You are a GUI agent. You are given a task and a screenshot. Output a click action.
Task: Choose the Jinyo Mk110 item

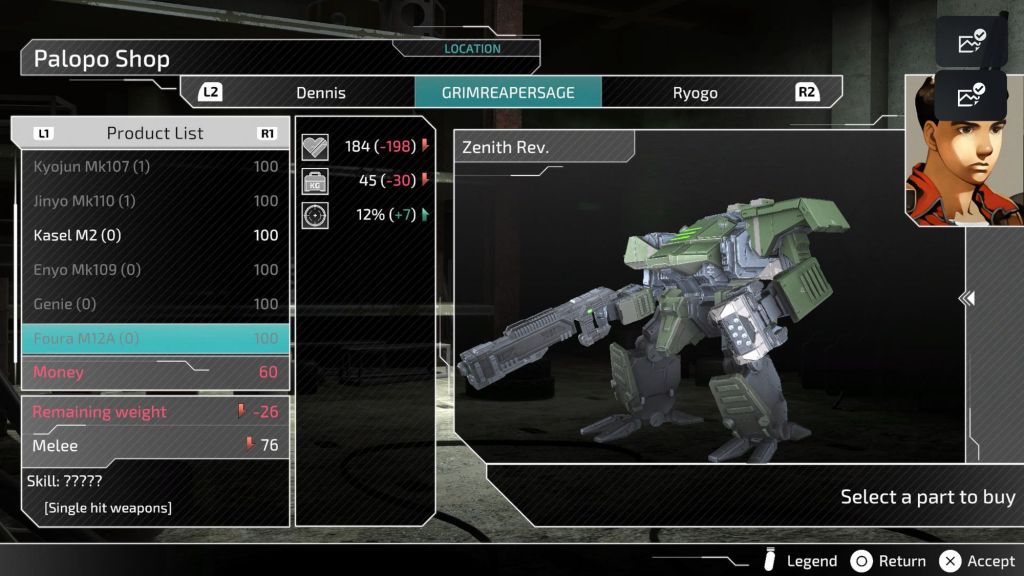(x=155, y=201)
